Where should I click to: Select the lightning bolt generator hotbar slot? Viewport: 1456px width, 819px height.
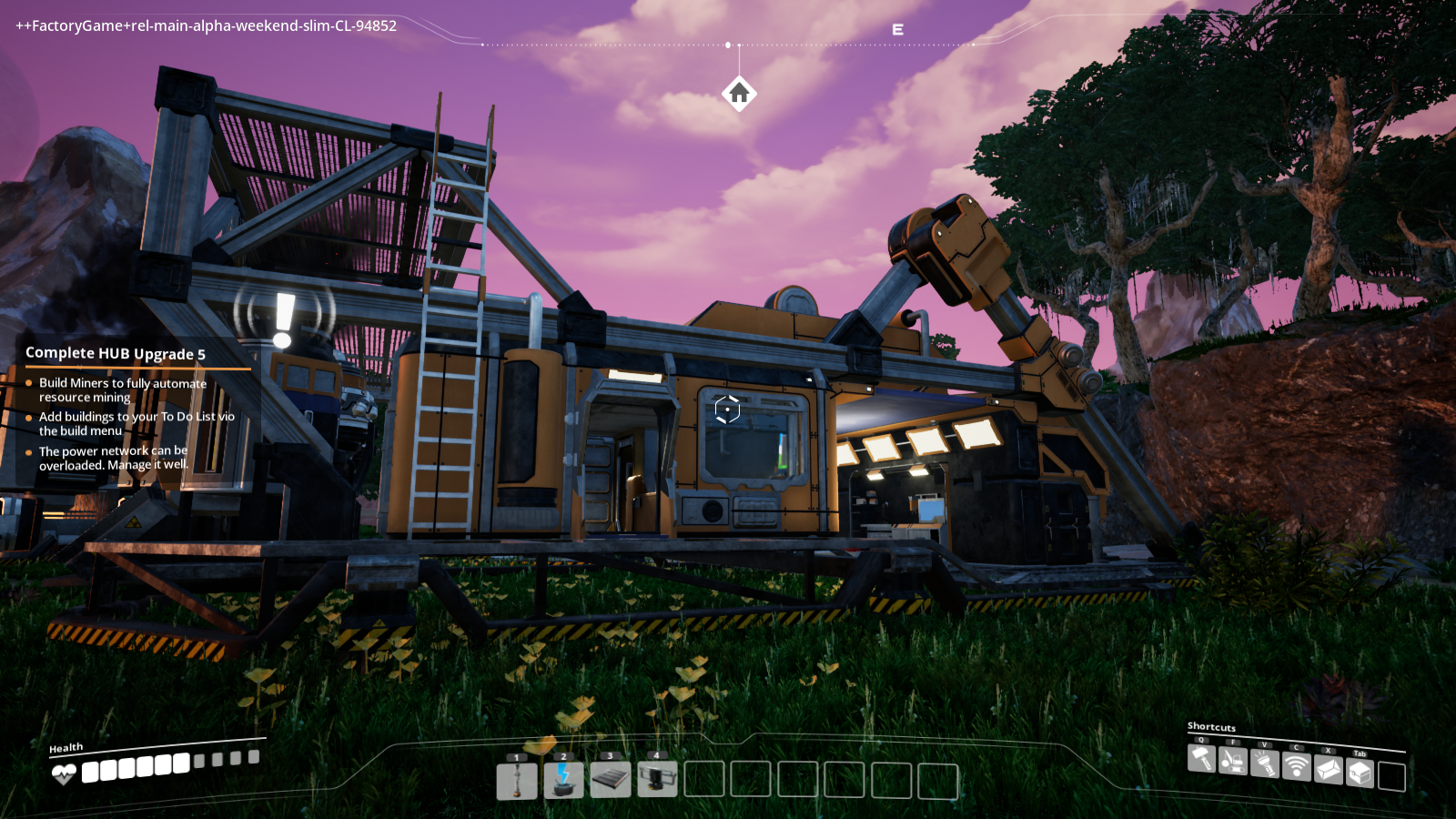(x=563, y=780)
